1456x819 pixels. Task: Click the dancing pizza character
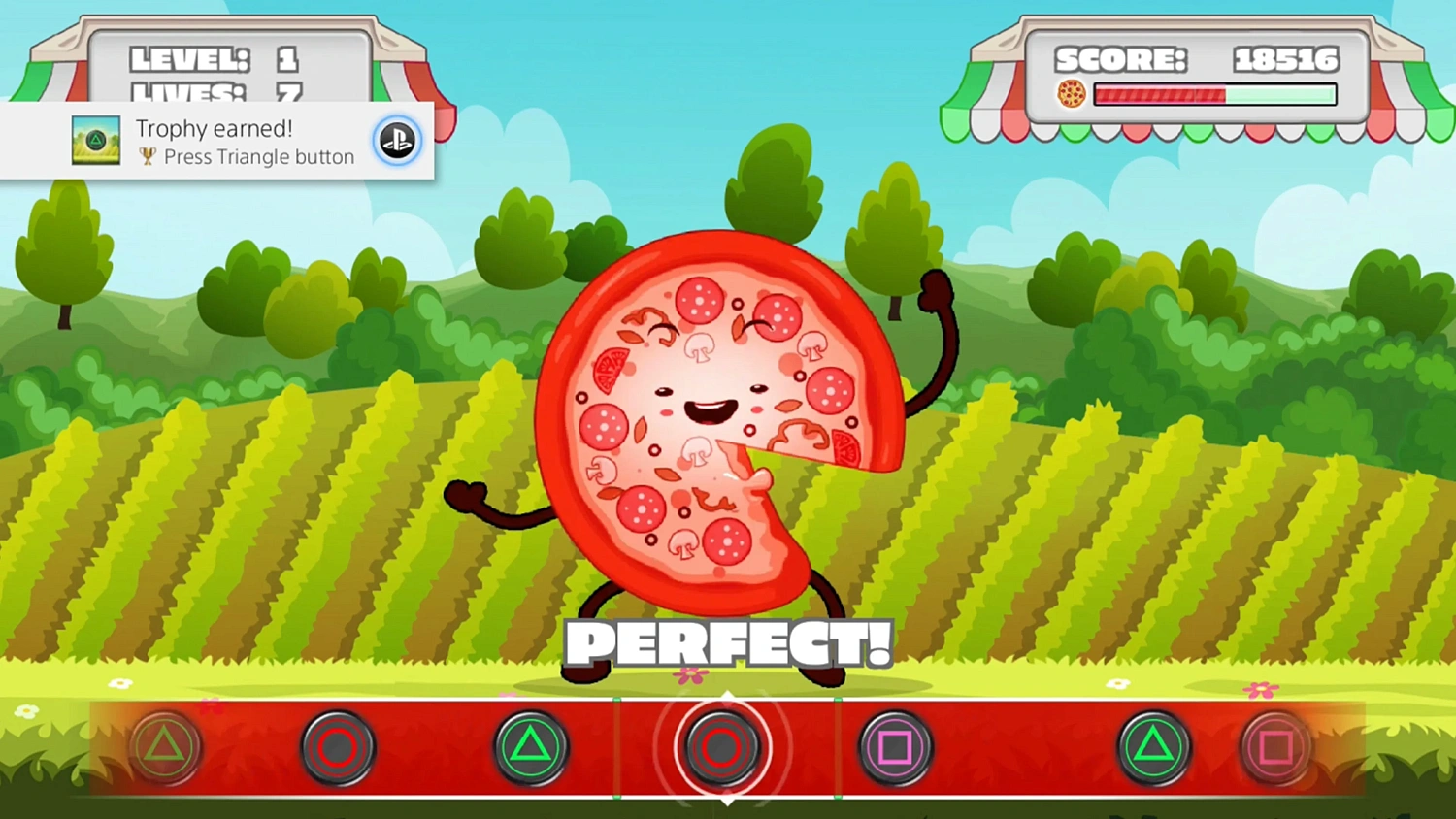tap(718, 417)
